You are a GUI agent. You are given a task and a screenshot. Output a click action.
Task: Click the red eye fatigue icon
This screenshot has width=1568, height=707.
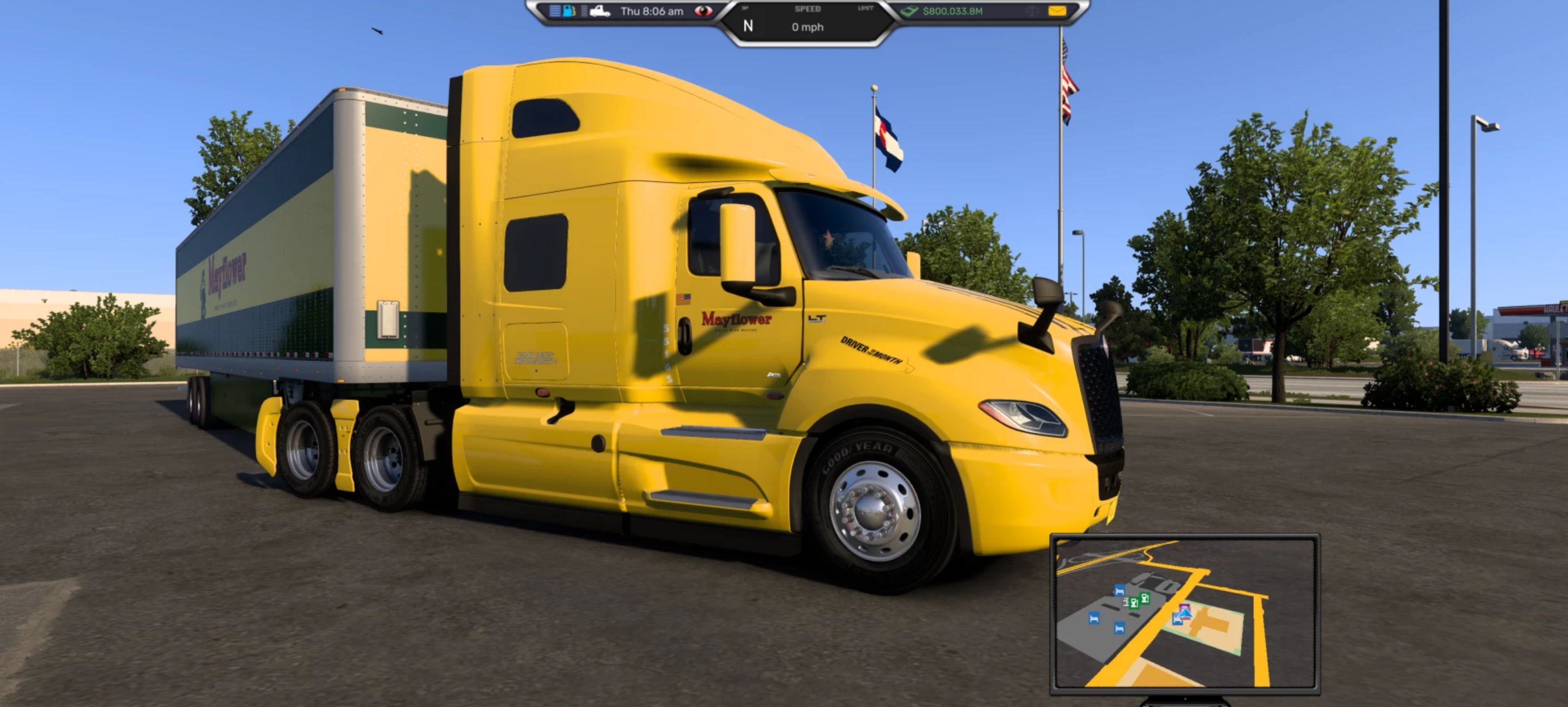point(703,11)
